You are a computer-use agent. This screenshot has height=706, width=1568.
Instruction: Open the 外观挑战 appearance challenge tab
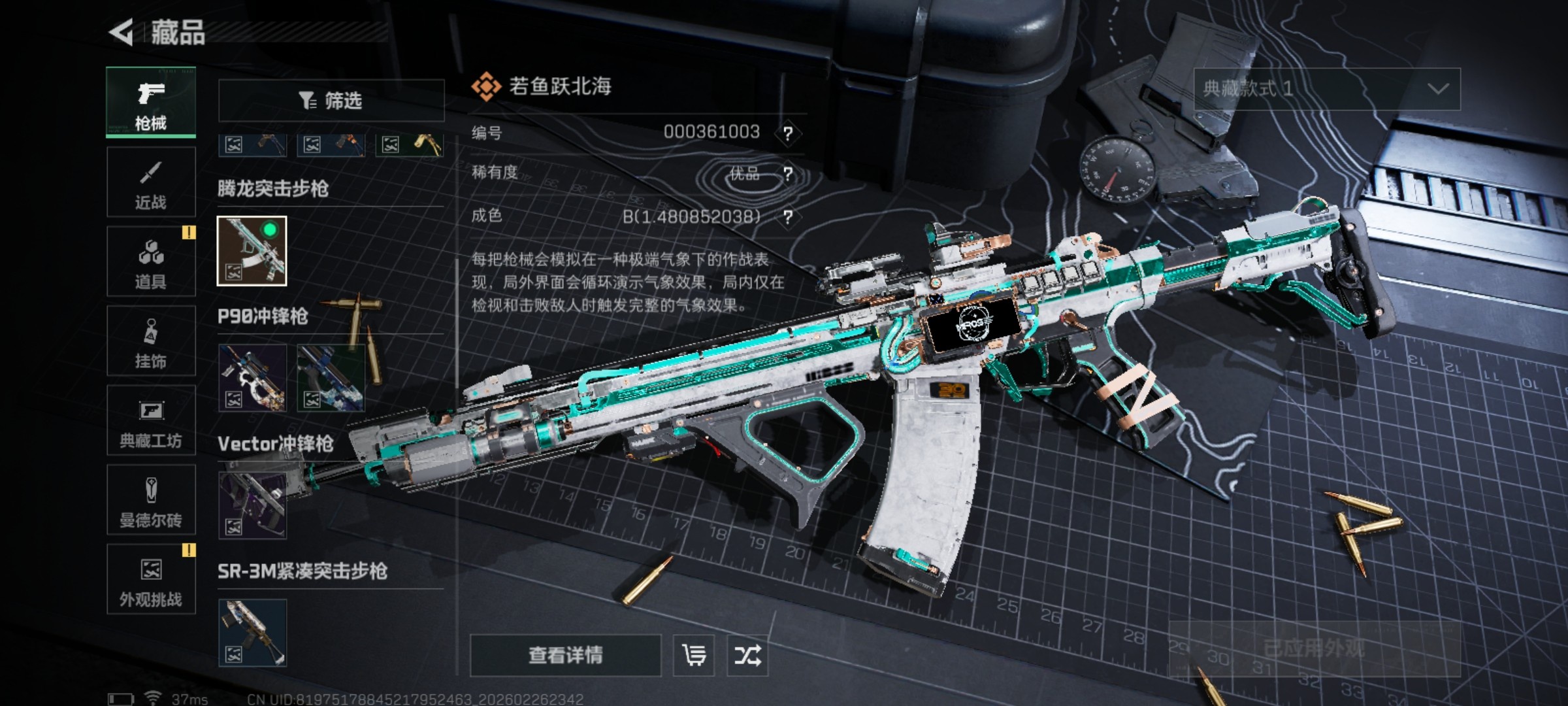151,580
